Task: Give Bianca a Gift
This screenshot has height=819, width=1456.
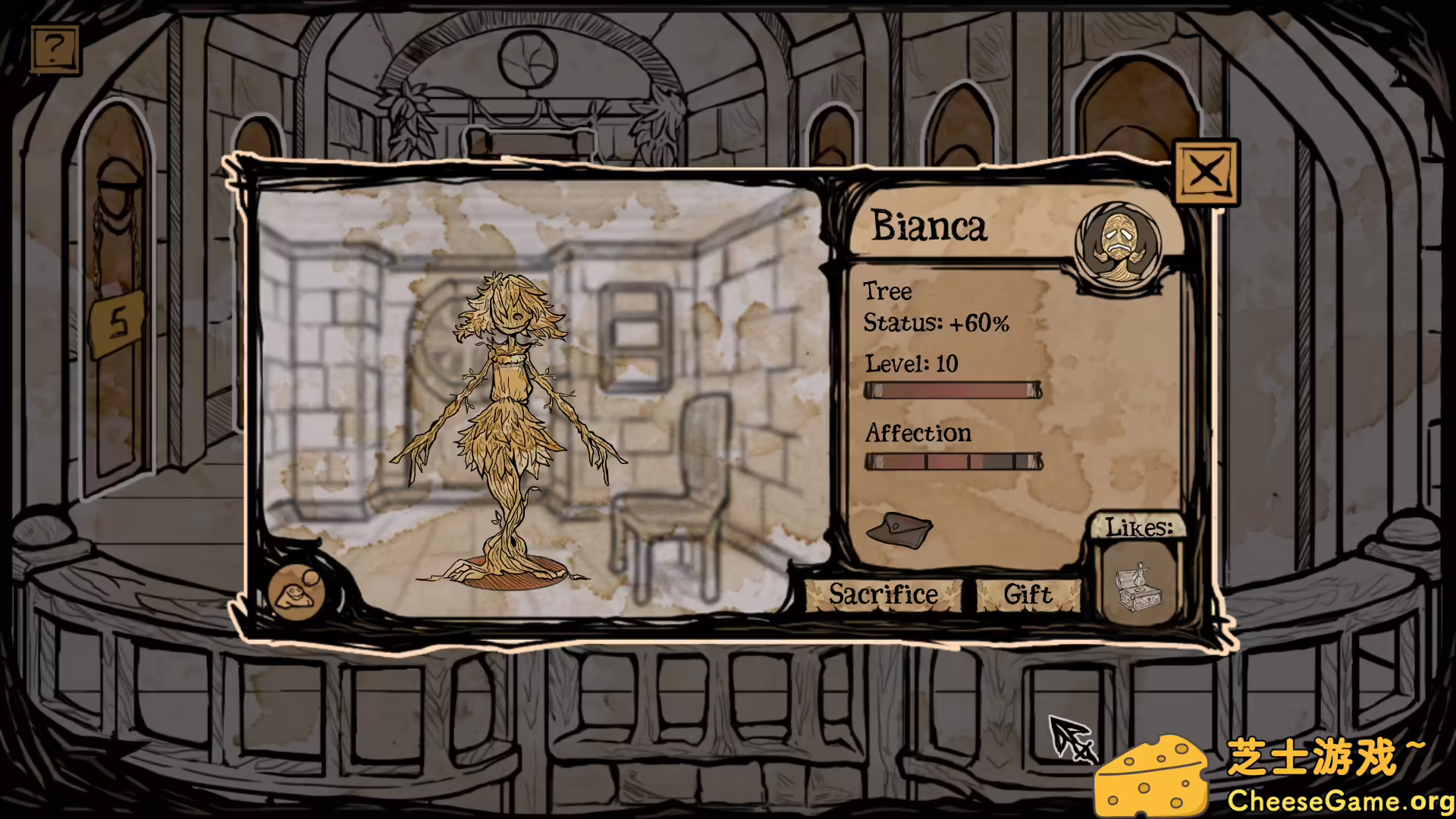Action: coord(1028,594)
